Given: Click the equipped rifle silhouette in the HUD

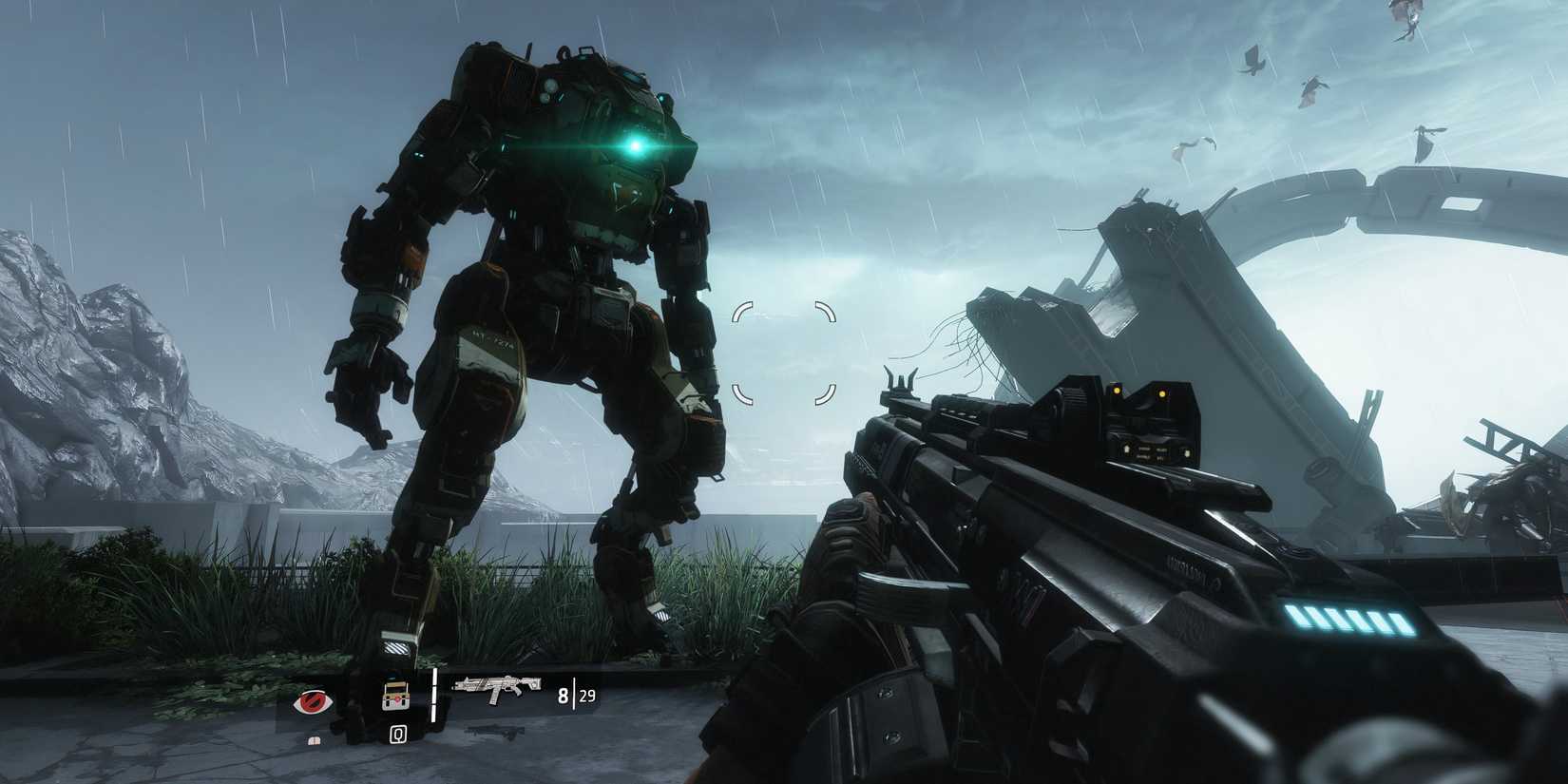Looking at the screenshot, I should [498, 688].
